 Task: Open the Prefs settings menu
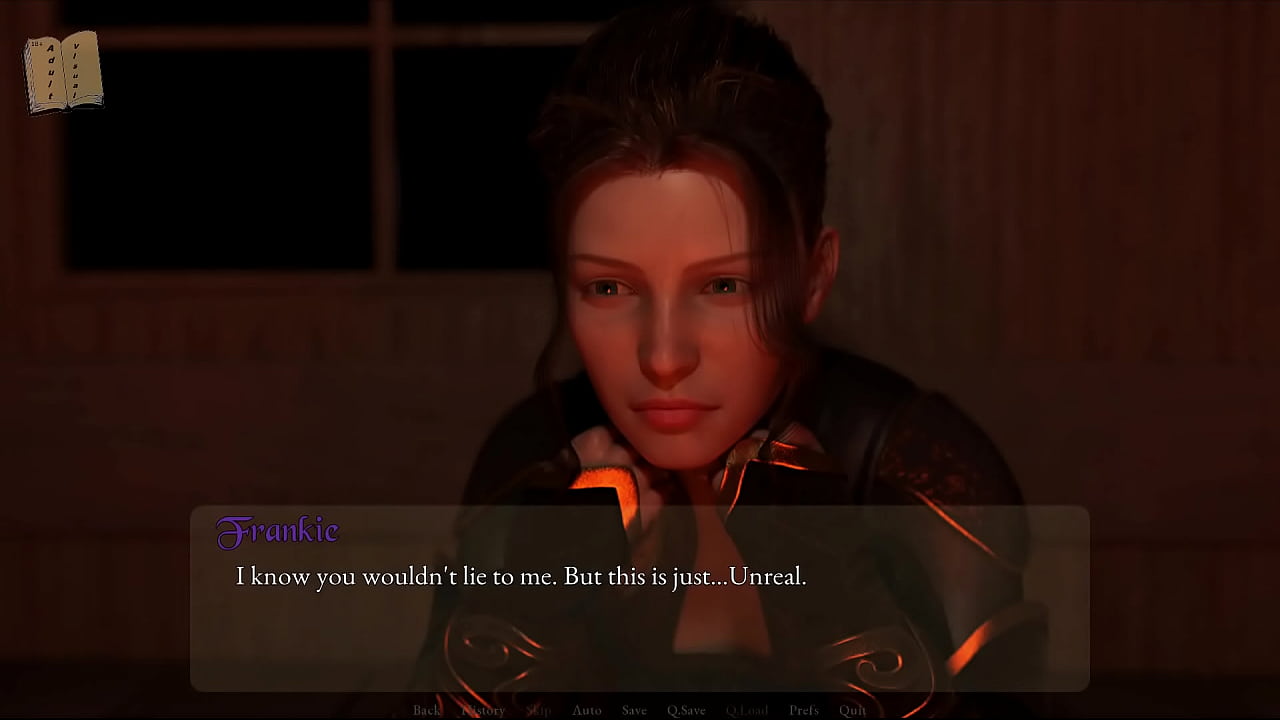[804, 710]
